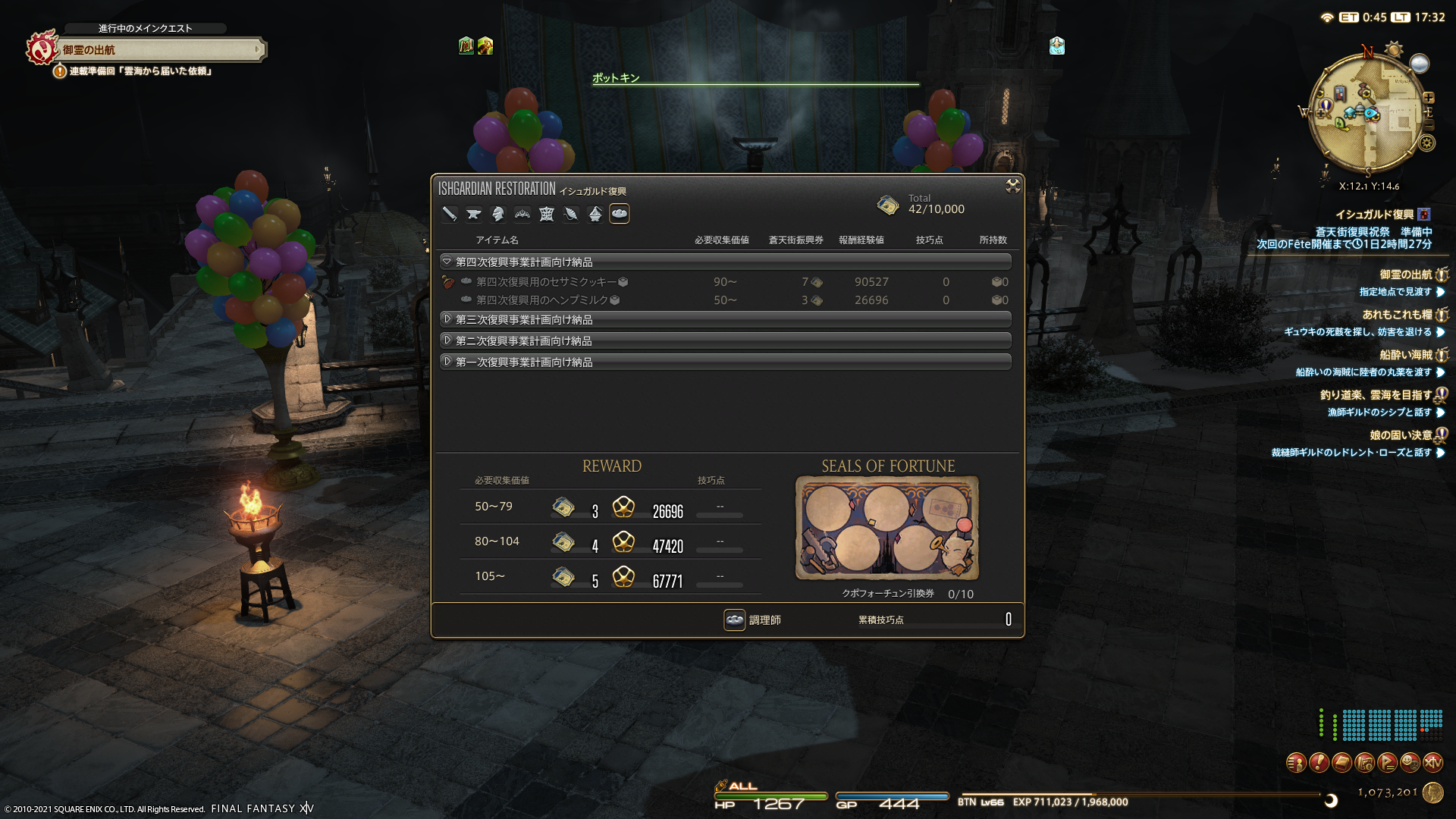This screenshot has width=1456, height=819.
Task: Select the Culinarian tab
Action: [620, 214]
